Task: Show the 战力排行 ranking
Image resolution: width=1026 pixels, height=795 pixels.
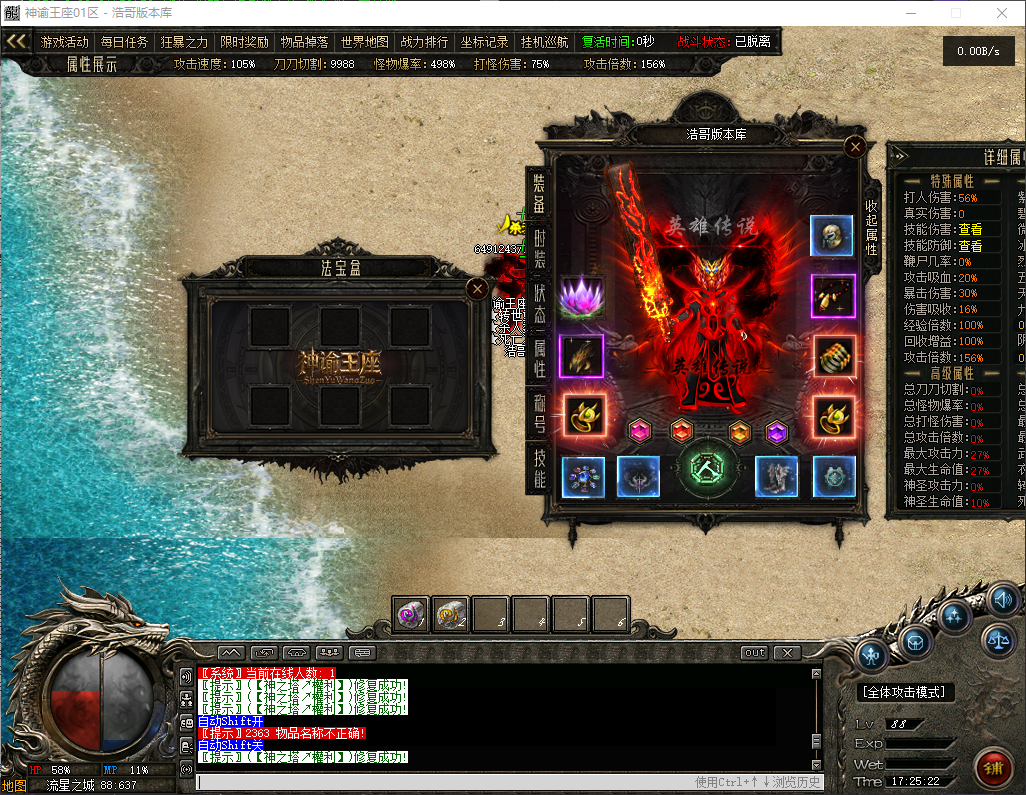Action: pos(424,42)
